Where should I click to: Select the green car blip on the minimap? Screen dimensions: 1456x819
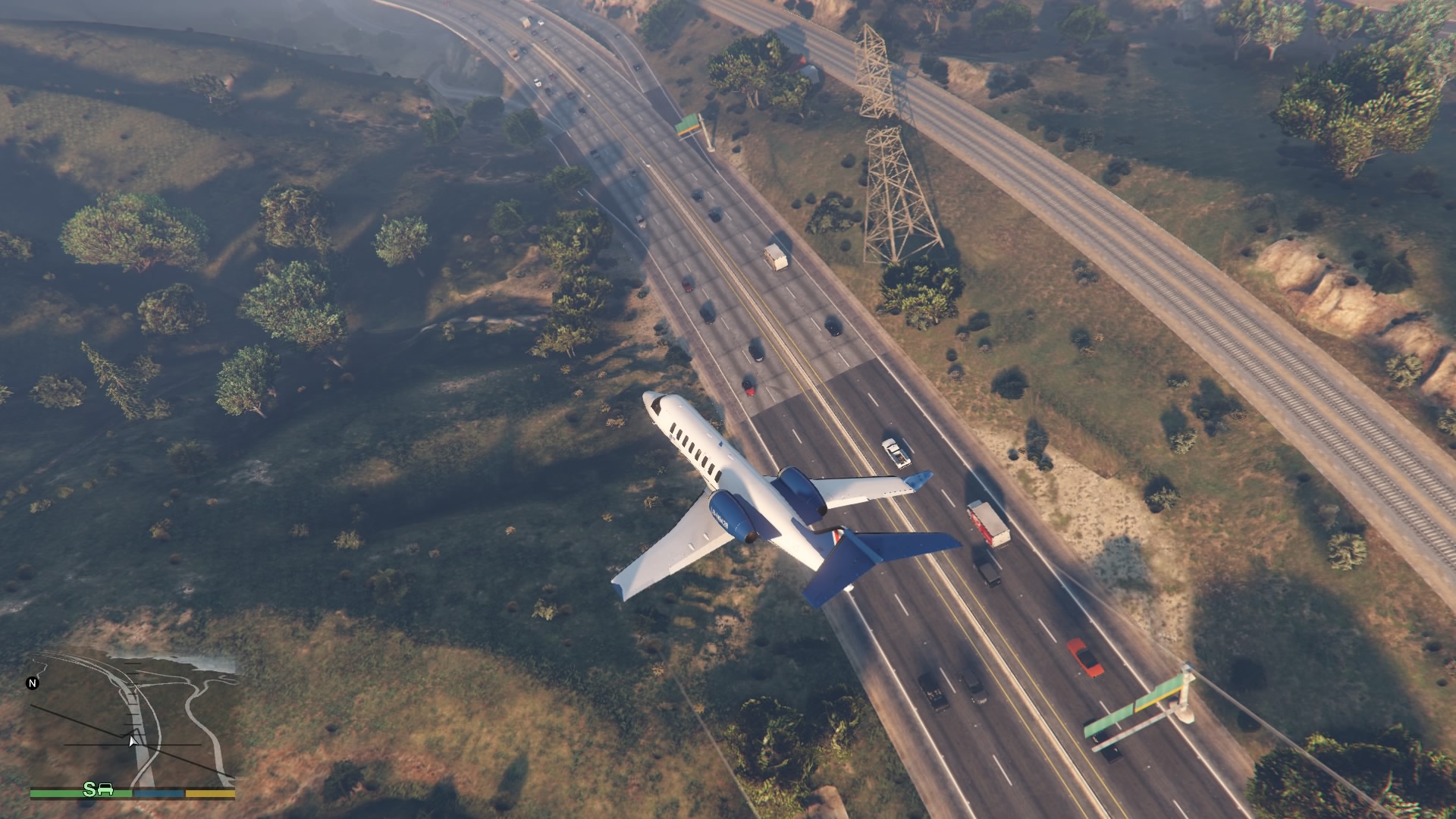point(105,789)
